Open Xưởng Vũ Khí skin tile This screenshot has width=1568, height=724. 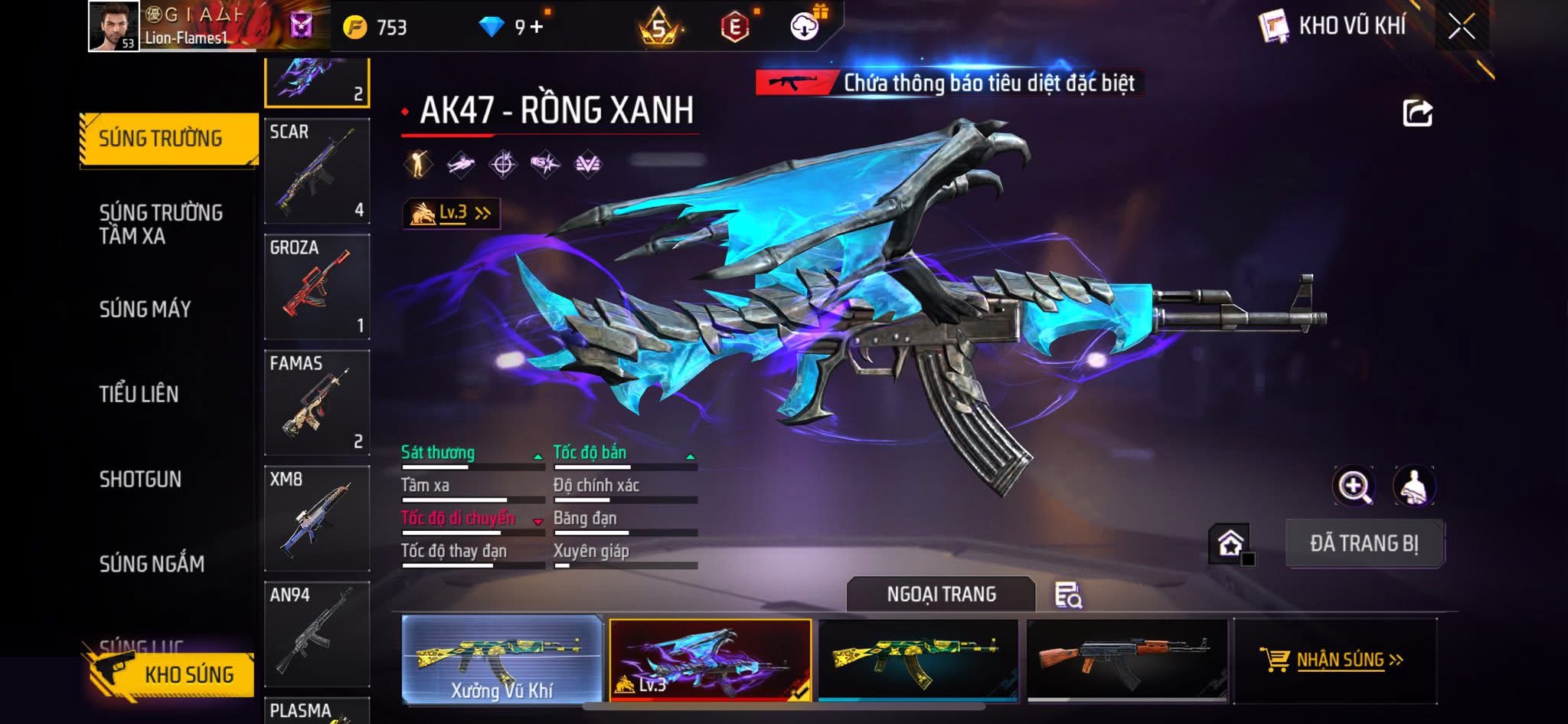[502, 660]
